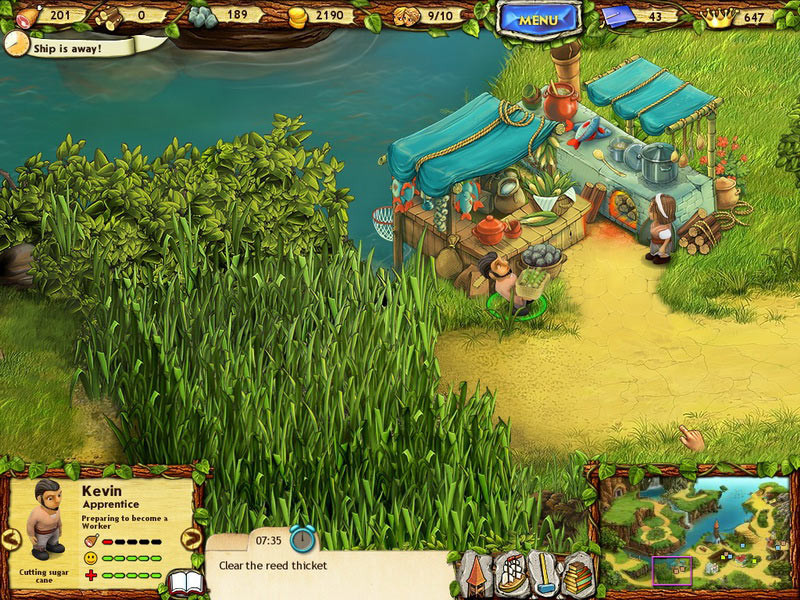Select the 'Clear the reed thicket' objective

pyautogui.click(x=273, y=566)
